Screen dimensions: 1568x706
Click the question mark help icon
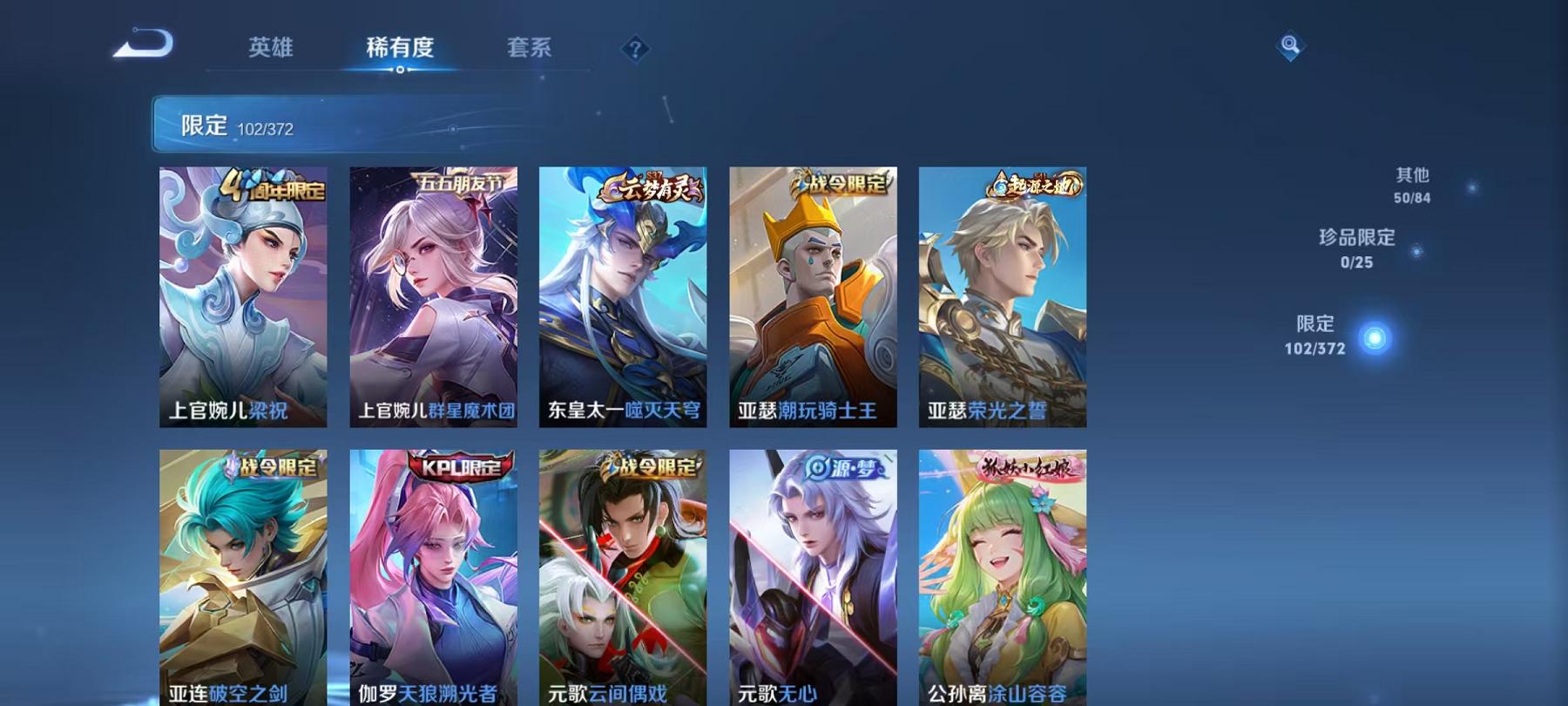pyautogui.click(x=638, y=50)
